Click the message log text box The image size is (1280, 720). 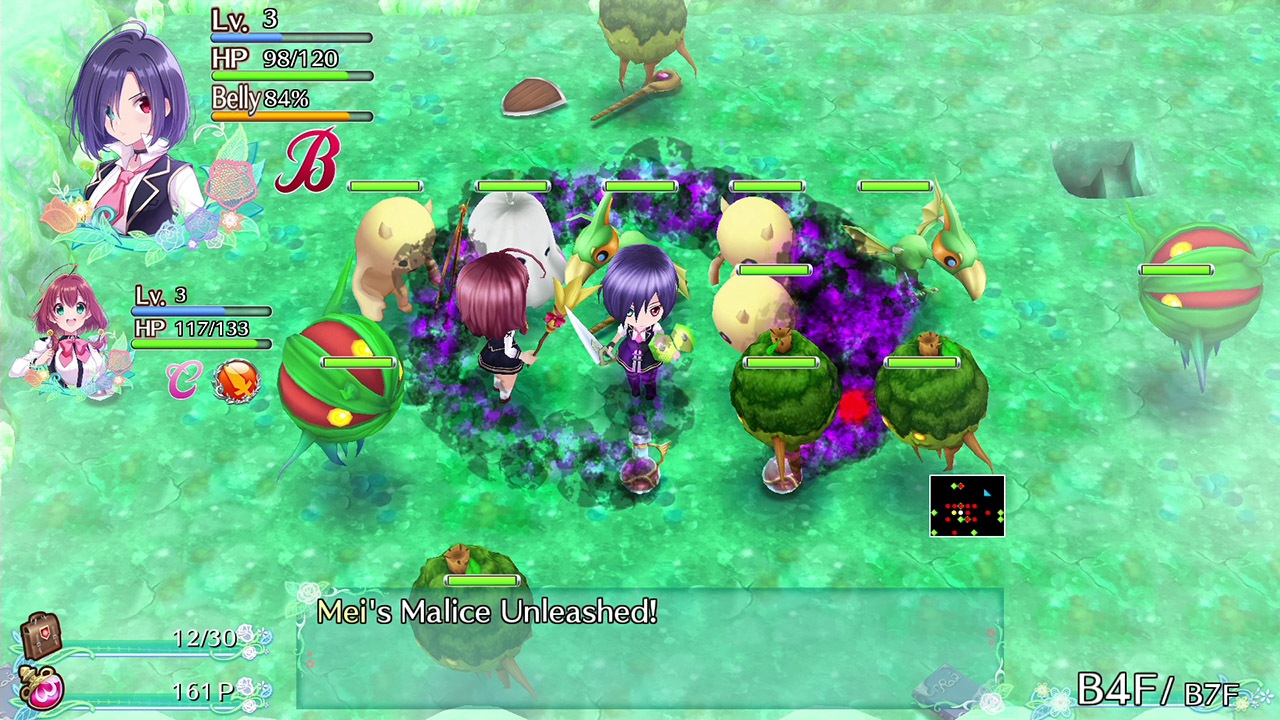pos(640,650)
